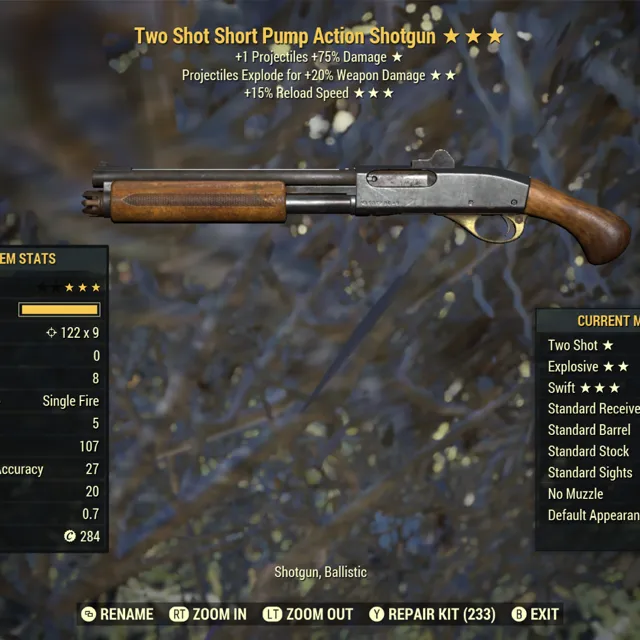The image size is (640, 640).
Task: Select the Explosive mod entry
Action: tap(588, 367)
